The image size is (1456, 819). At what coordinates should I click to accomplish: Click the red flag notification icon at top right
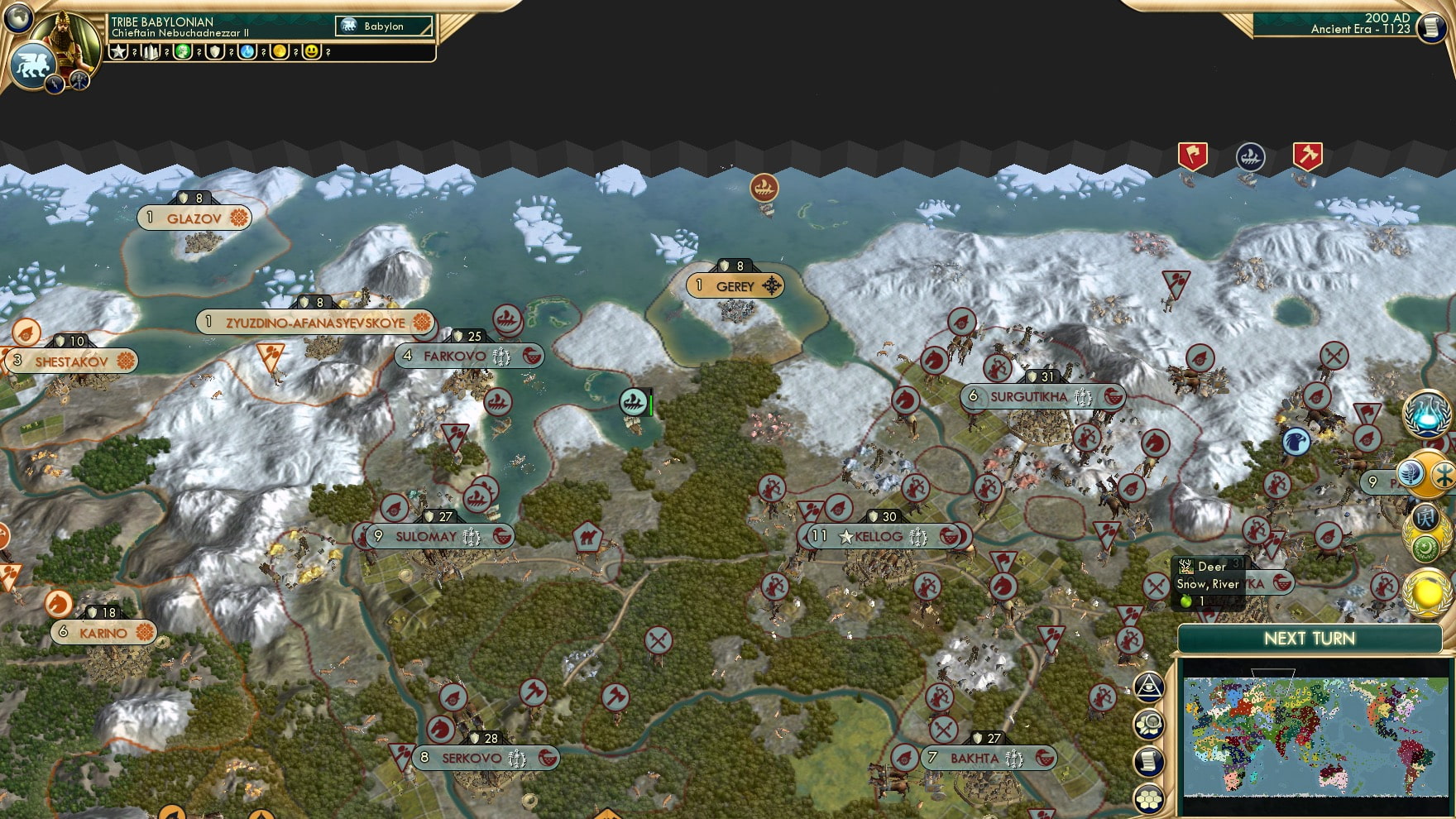[1191, 155]
